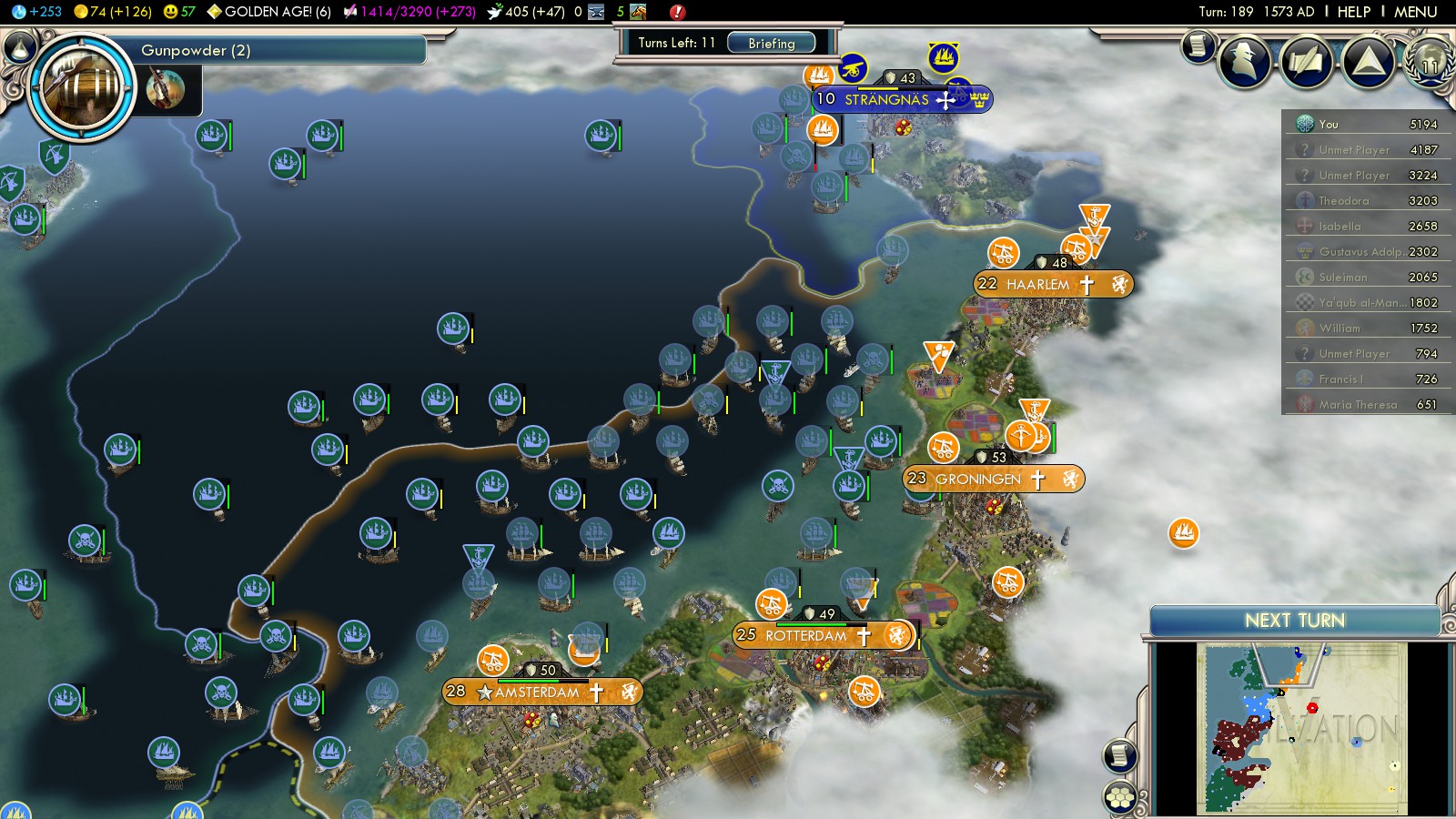
Task: Open the notification log scroll near the top right
Action: point(1198,45)
